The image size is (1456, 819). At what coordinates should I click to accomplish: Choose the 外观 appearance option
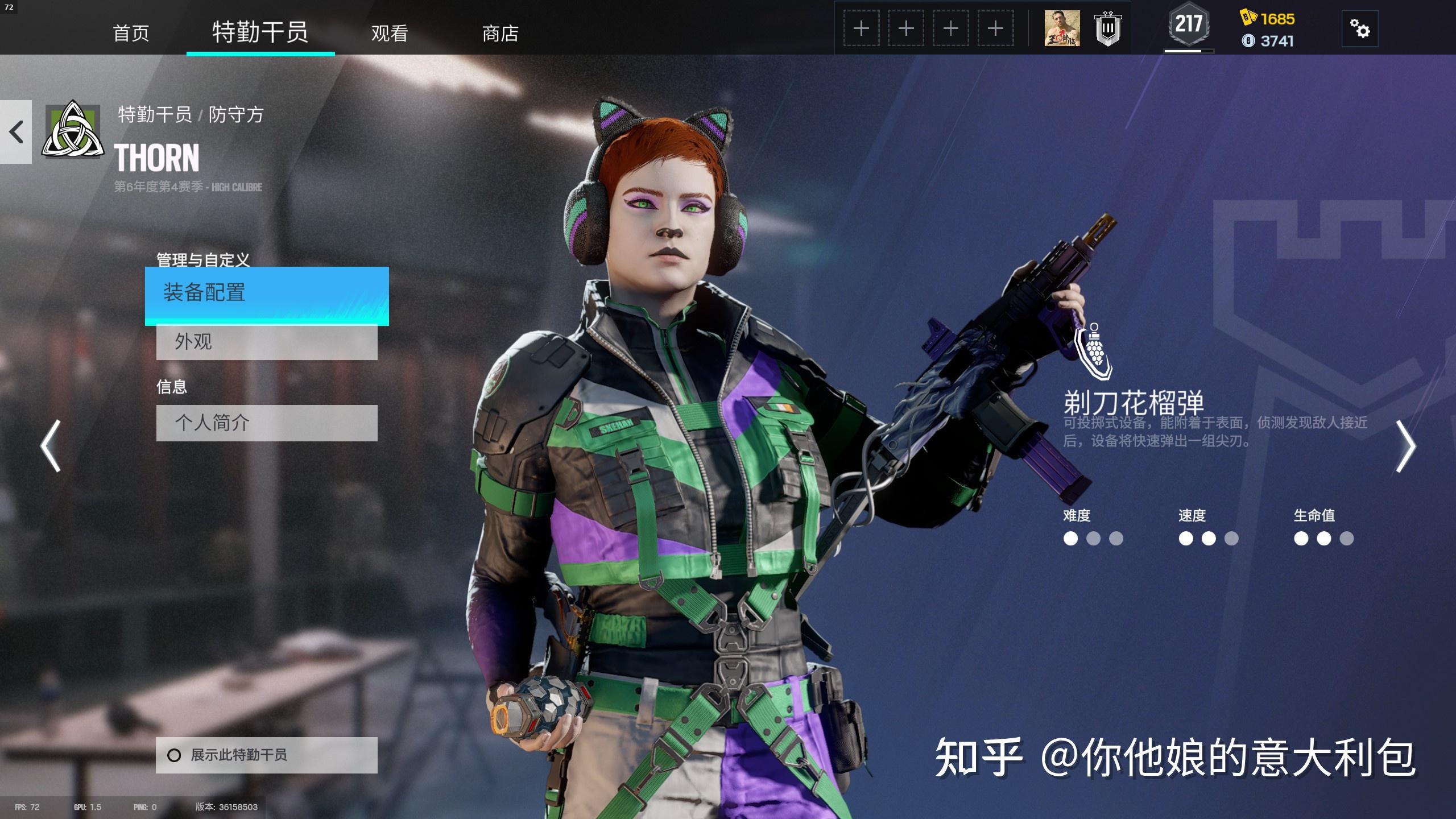point(267,342)
